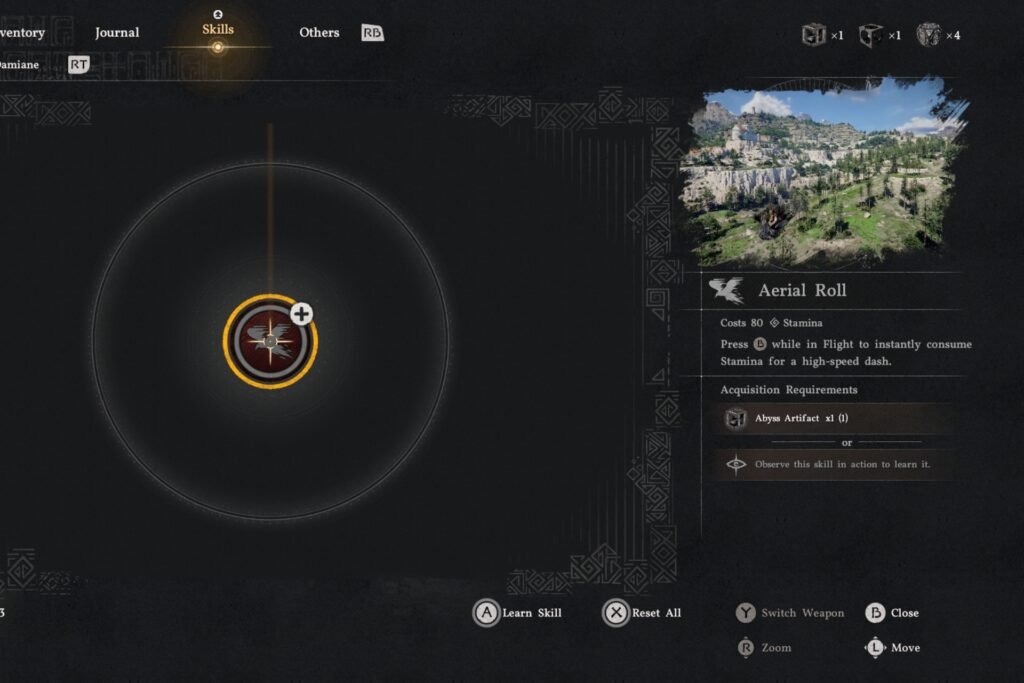Viewport: 1024px width, 683px height.
Task: Select the Skills tab
Action: [218, 30]
